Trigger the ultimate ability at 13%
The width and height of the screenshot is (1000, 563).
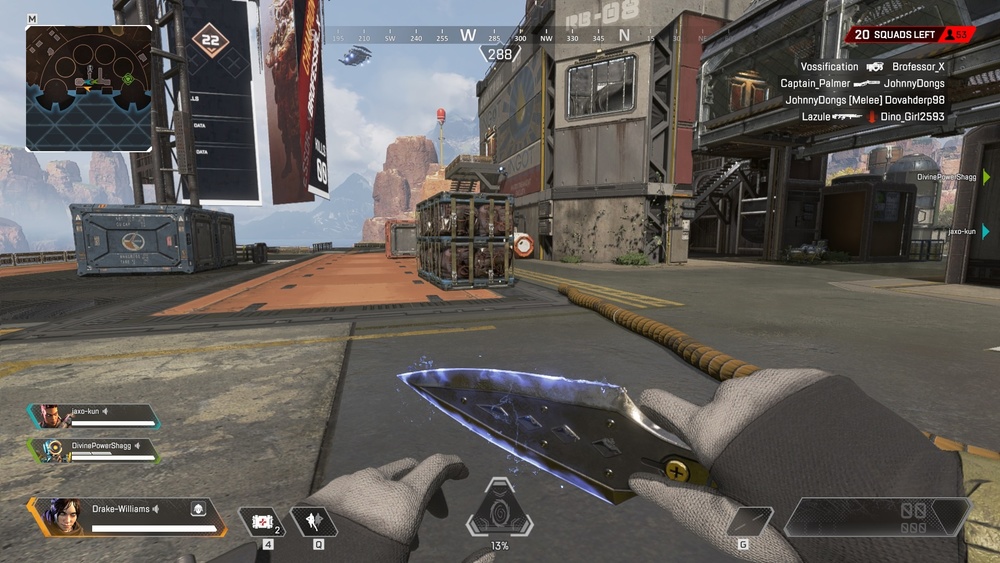click(x=499, y=509)
